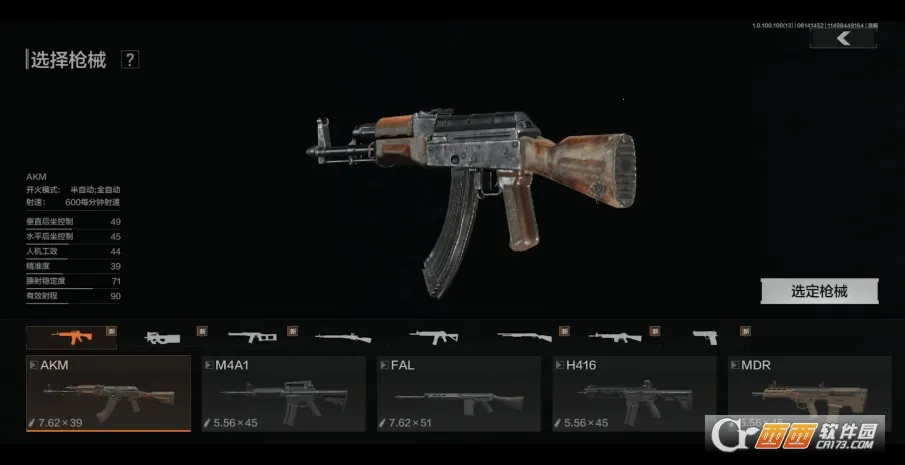Image resolution: width=905 pixels, height=465 pixels.
Task: Go back using the arrow button
Action: point(843,38)
